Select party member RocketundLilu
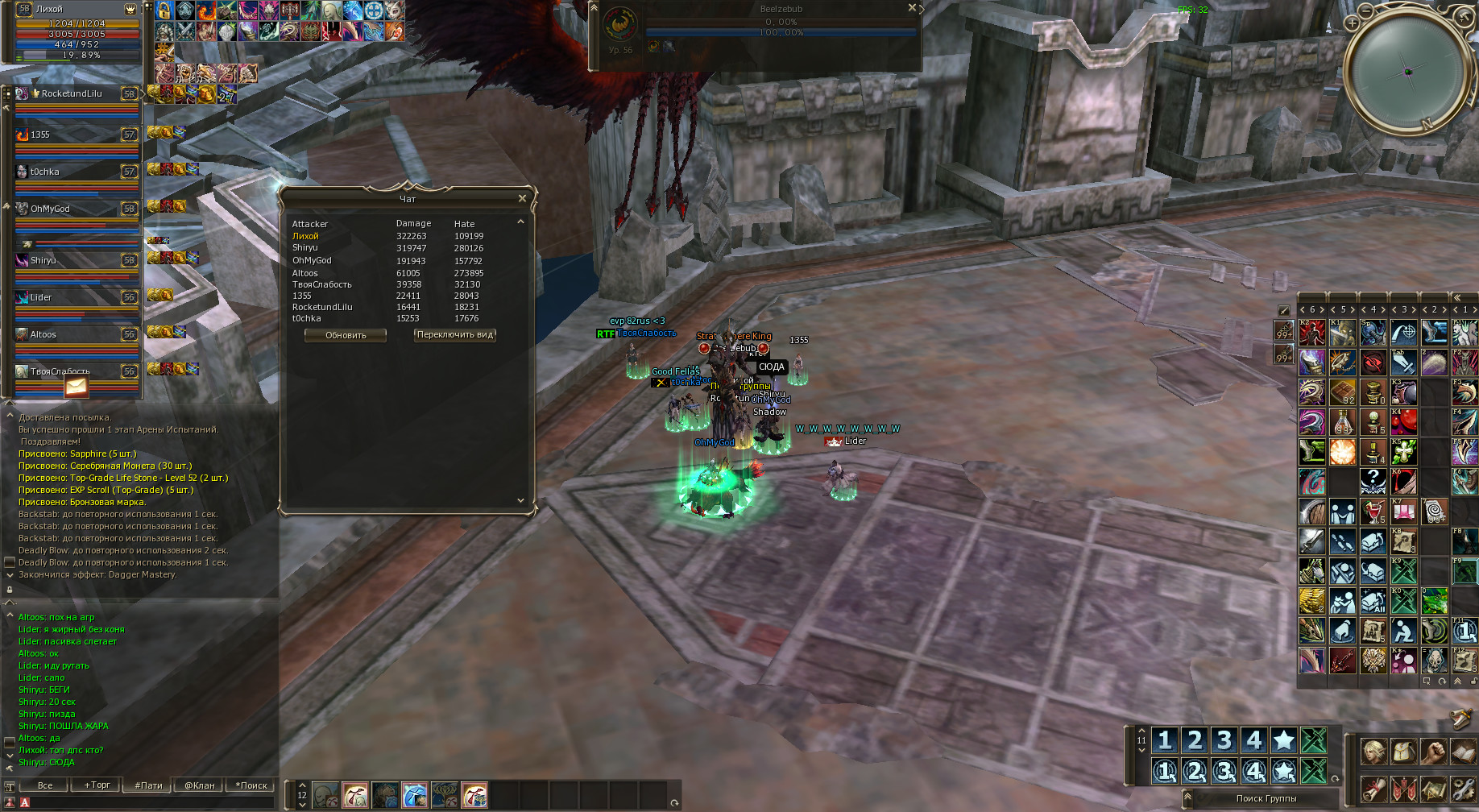1479x812 pixels. pos(72,94)
